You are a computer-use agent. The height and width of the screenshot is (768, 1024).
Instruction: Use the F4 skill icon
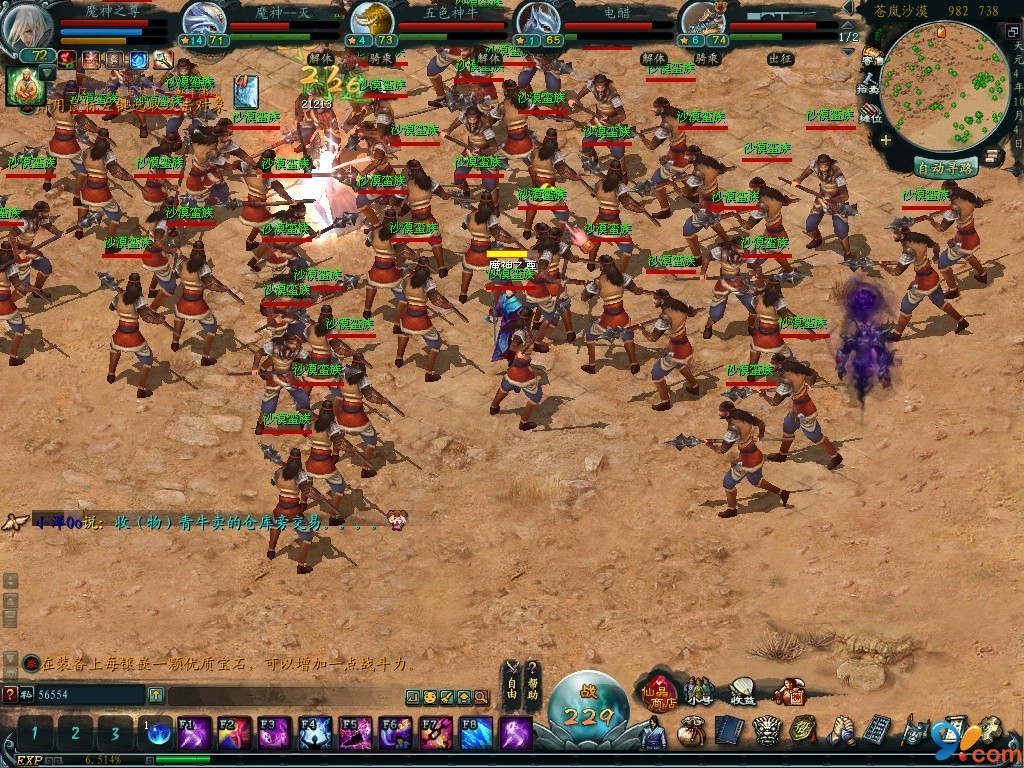(314, 733)
